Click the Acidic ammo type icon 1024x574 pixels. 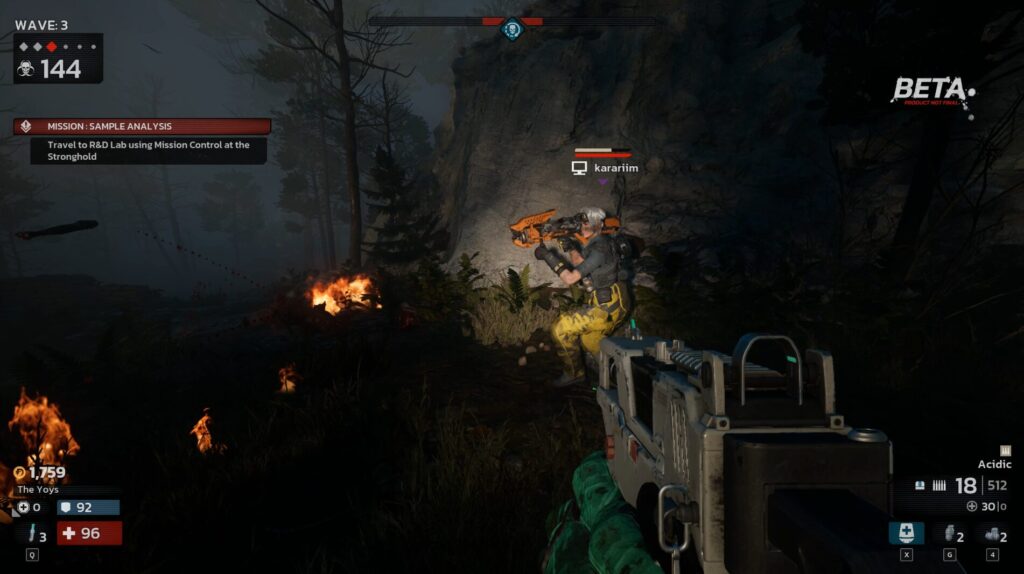point(1005,451)
